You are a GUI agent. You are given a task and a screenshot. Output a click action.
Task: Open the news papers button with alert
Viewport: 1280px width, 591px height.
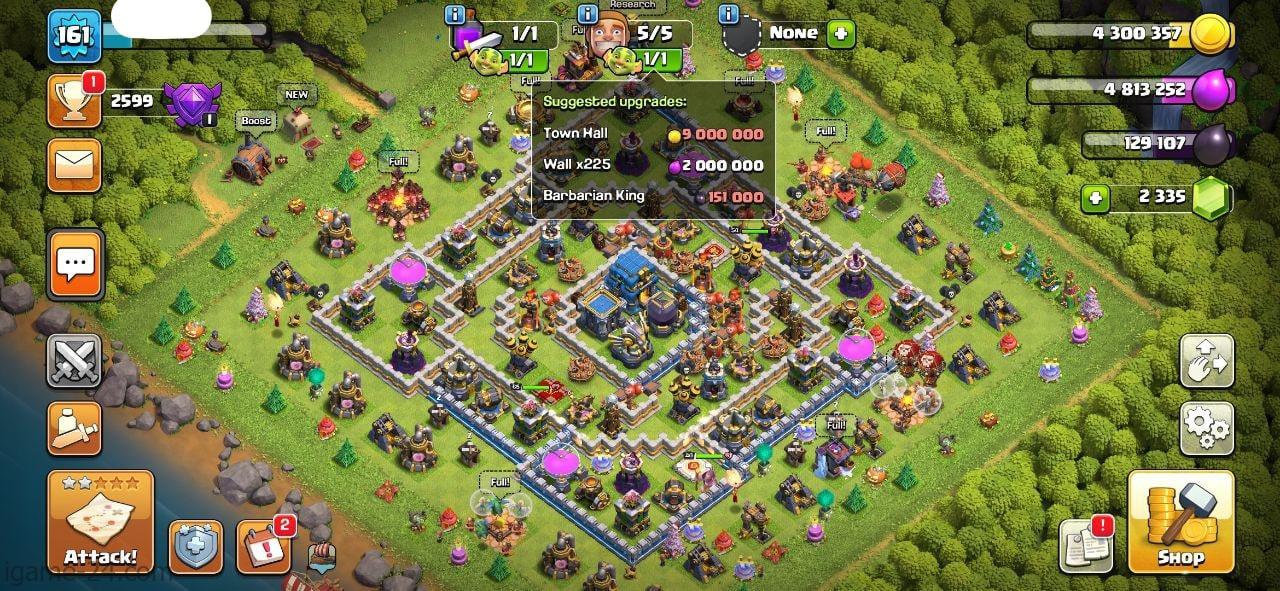pyautogui.click(x=1085, y=547)
